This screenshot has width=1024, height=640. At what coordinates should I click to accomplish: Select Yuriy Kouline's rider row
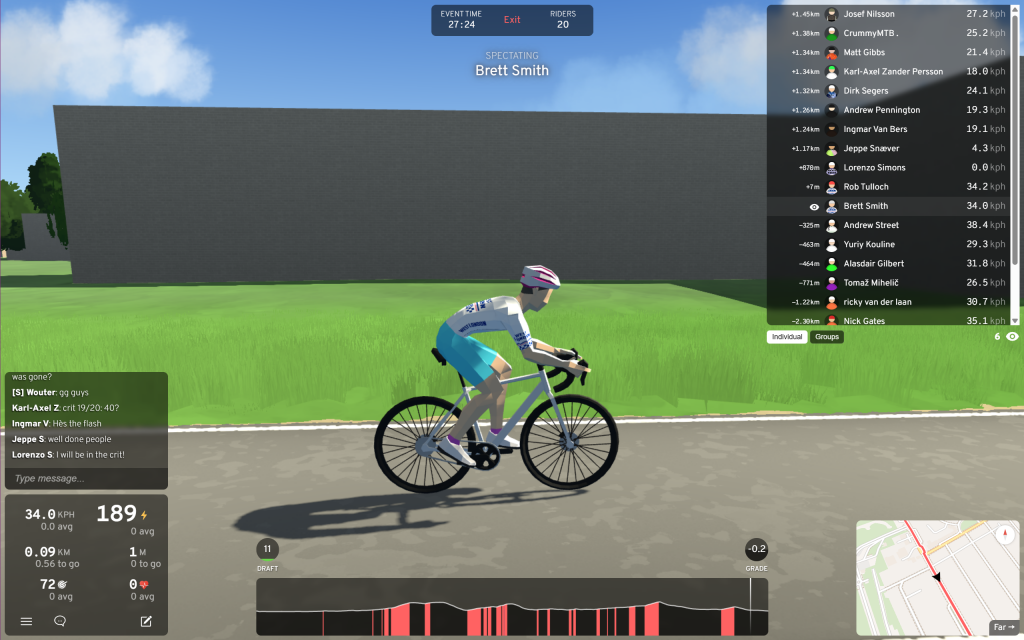tap(869, 244)
